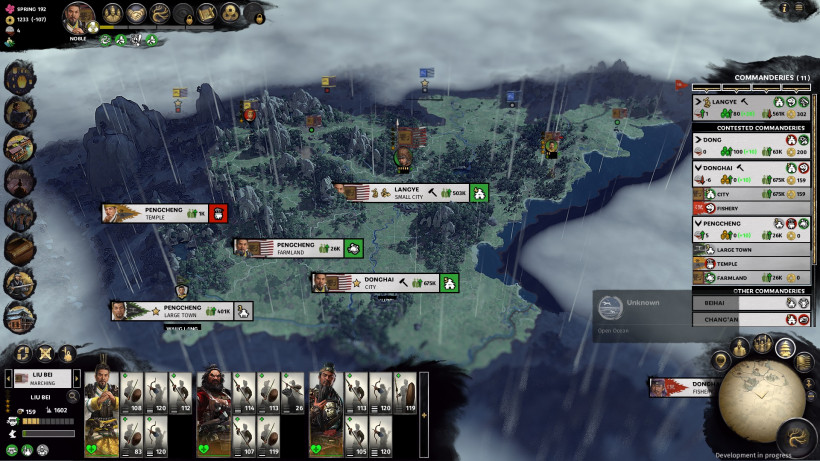Choose the Langye row in commanderies list

740,101
